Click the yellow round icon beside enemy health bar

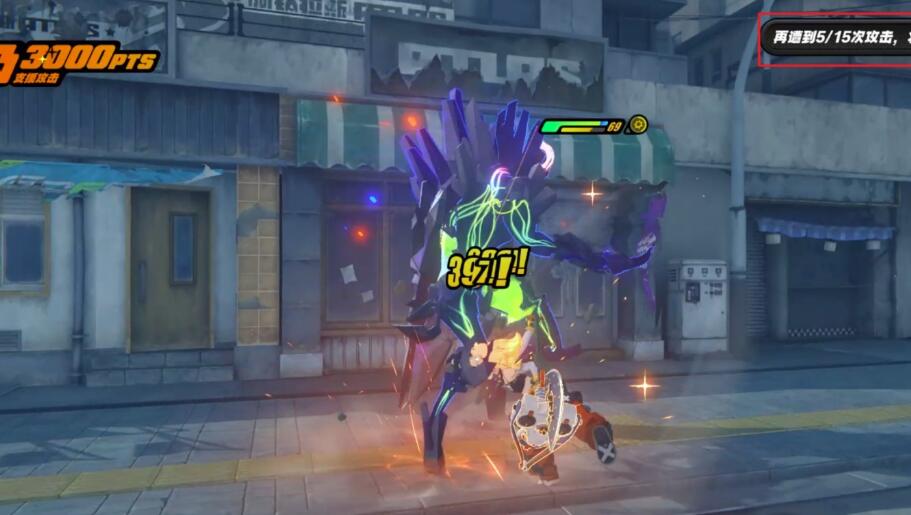coord(637,126)
